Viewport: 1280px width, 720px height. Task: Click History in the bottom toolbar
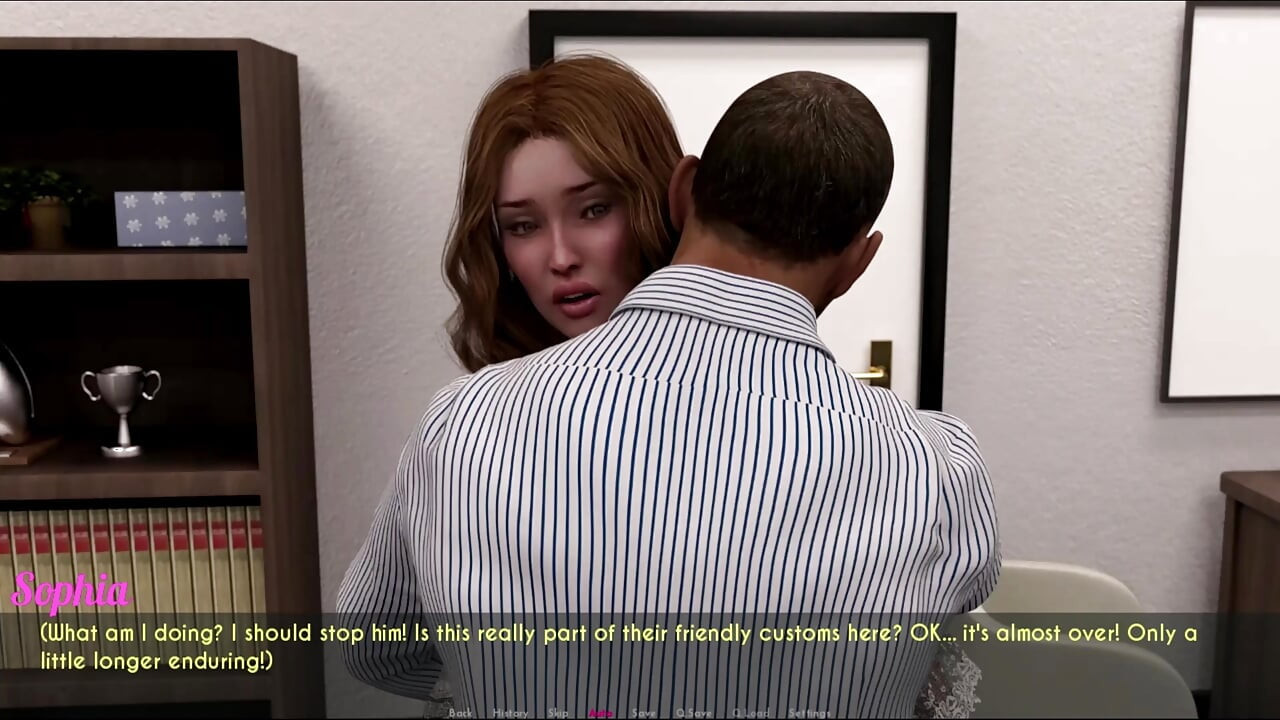(509, 713)
